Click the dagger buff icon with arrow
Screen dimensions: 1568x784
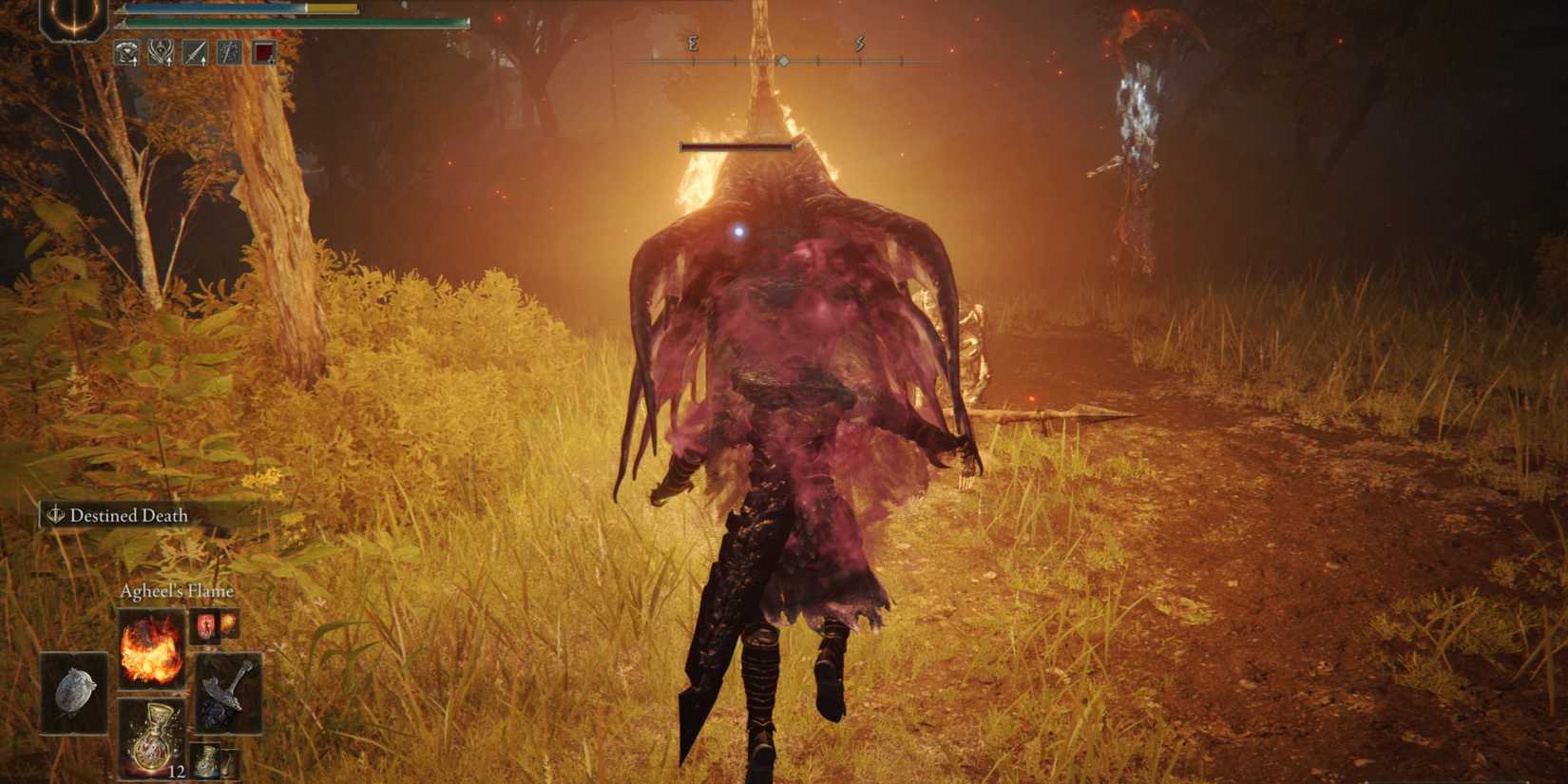pos(195,52)
